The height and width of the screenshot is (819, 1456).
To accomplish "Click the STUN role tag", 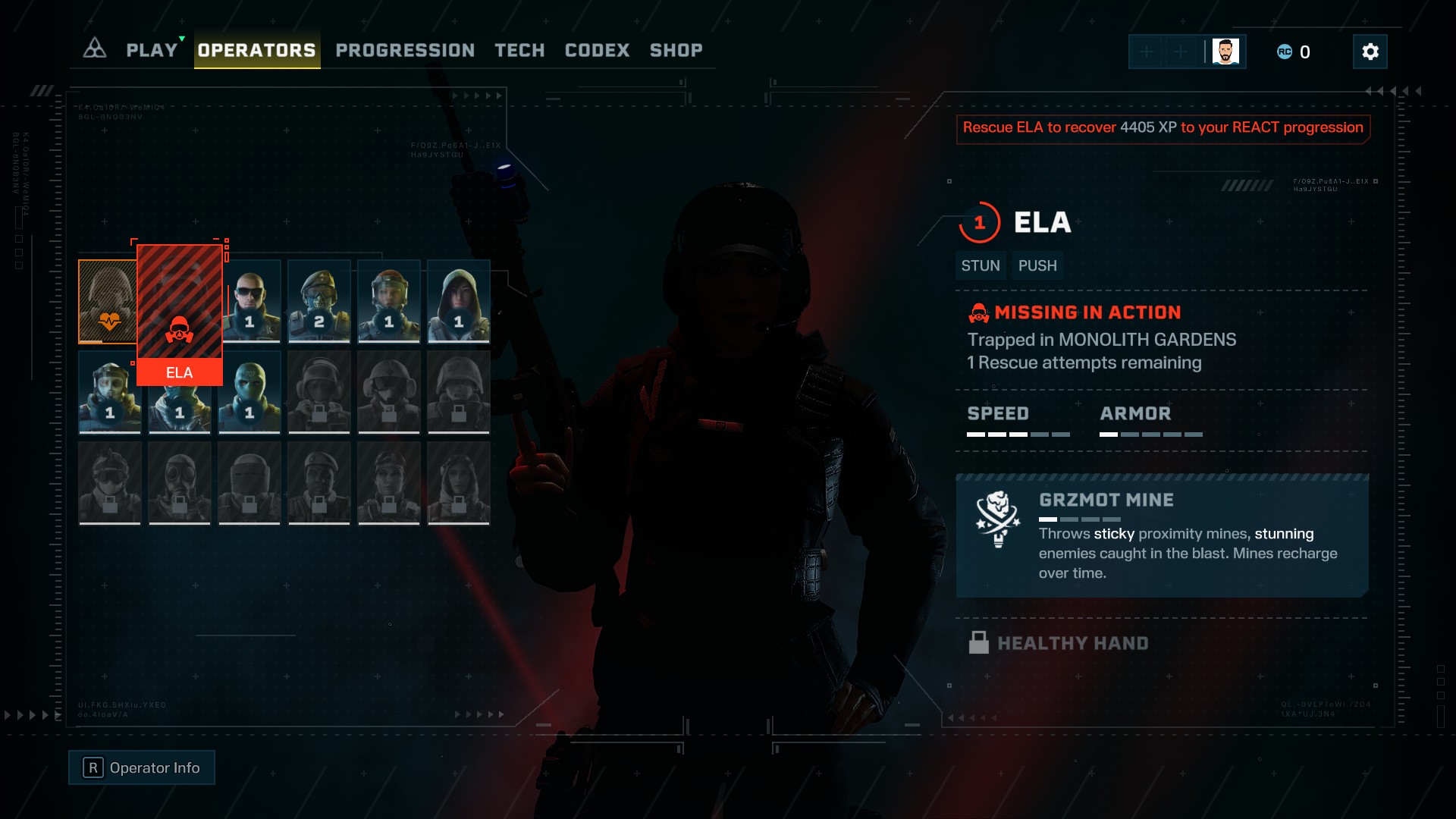I will pyautogui.click(x=981, y=265).
